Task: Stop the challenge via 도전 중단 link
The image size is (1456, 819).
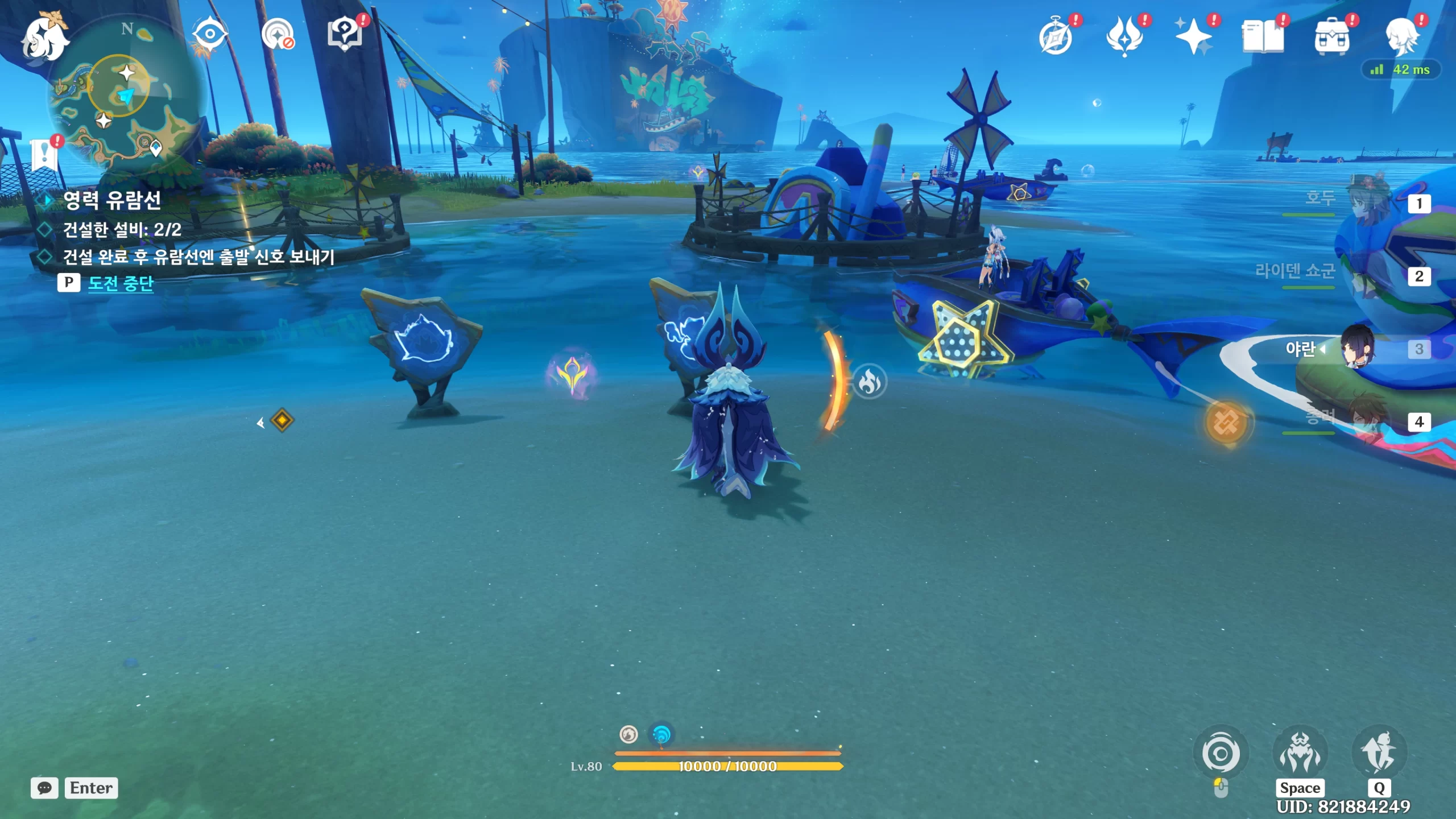Action: coord(121,283)
